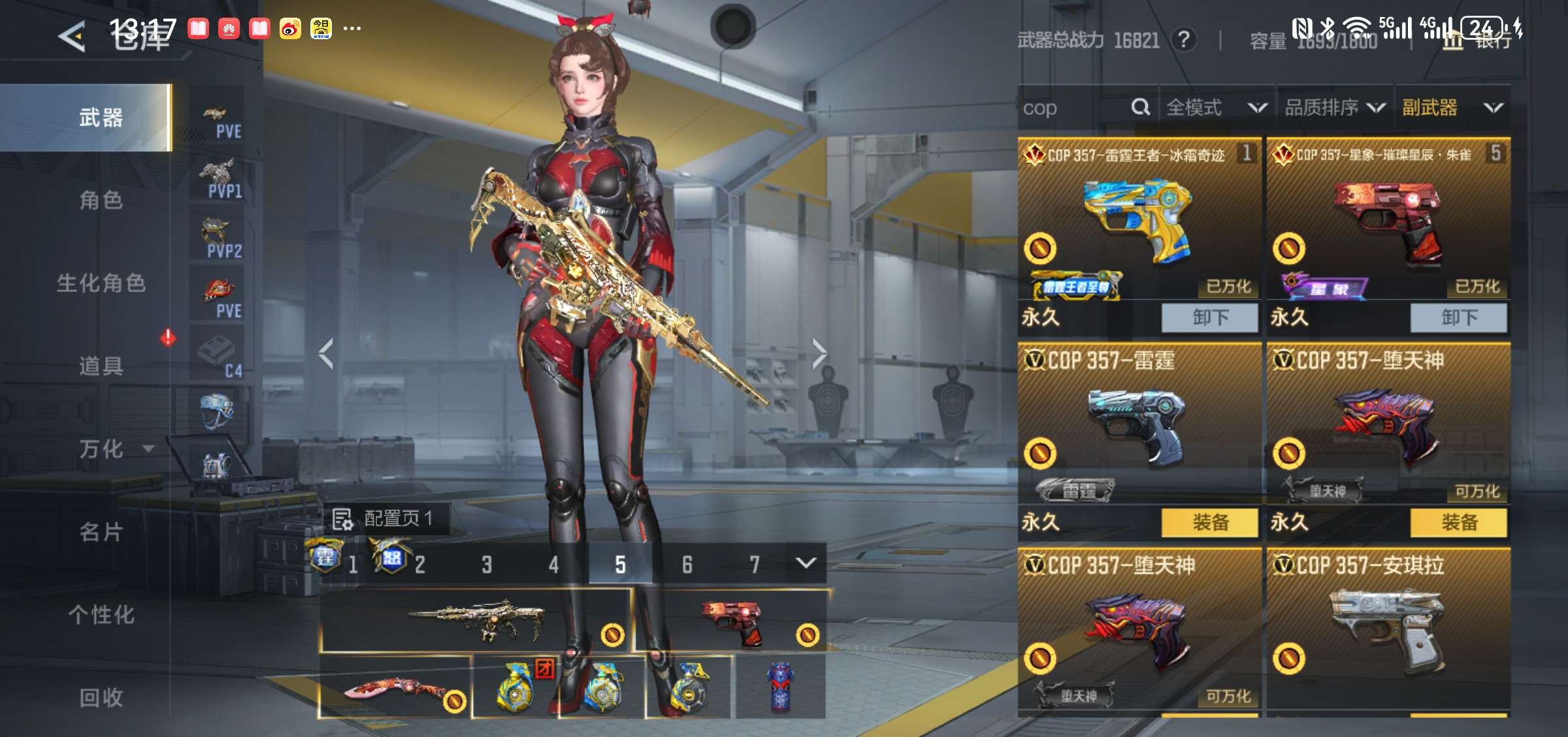Equip the COP 357-雷霆 pistol
The width and height of the screenshot is (1568, 737).
click(1209, 522)
